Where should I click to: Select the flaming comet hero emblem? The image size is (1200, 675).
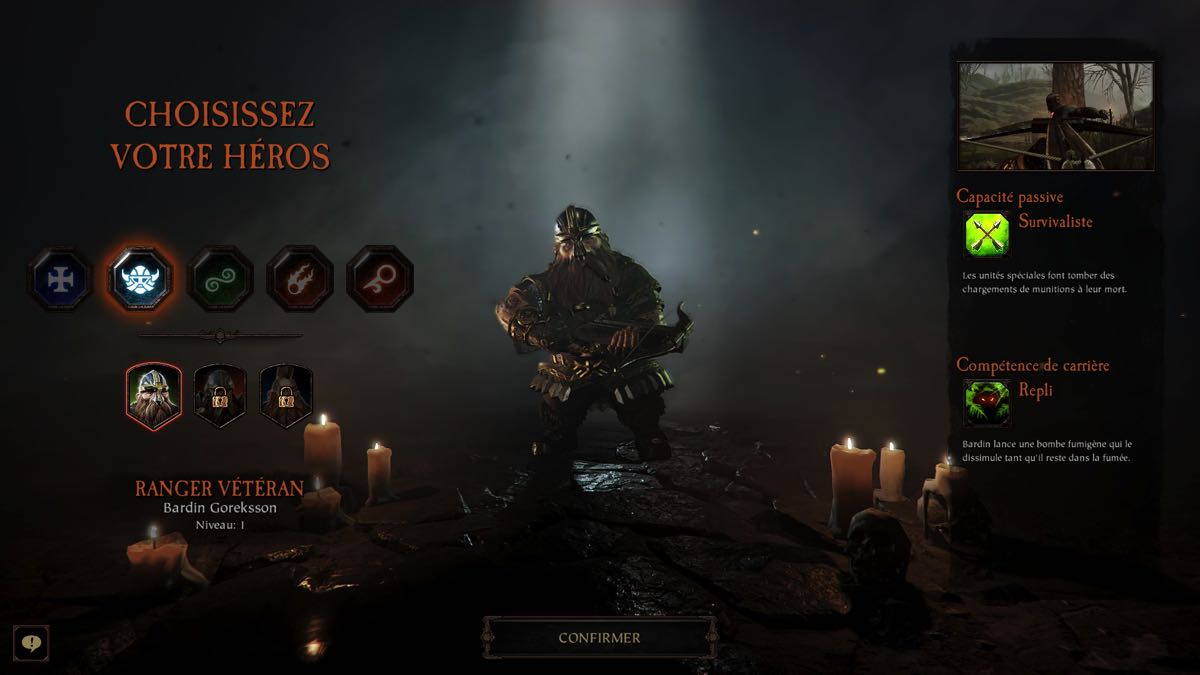[299, 278]
